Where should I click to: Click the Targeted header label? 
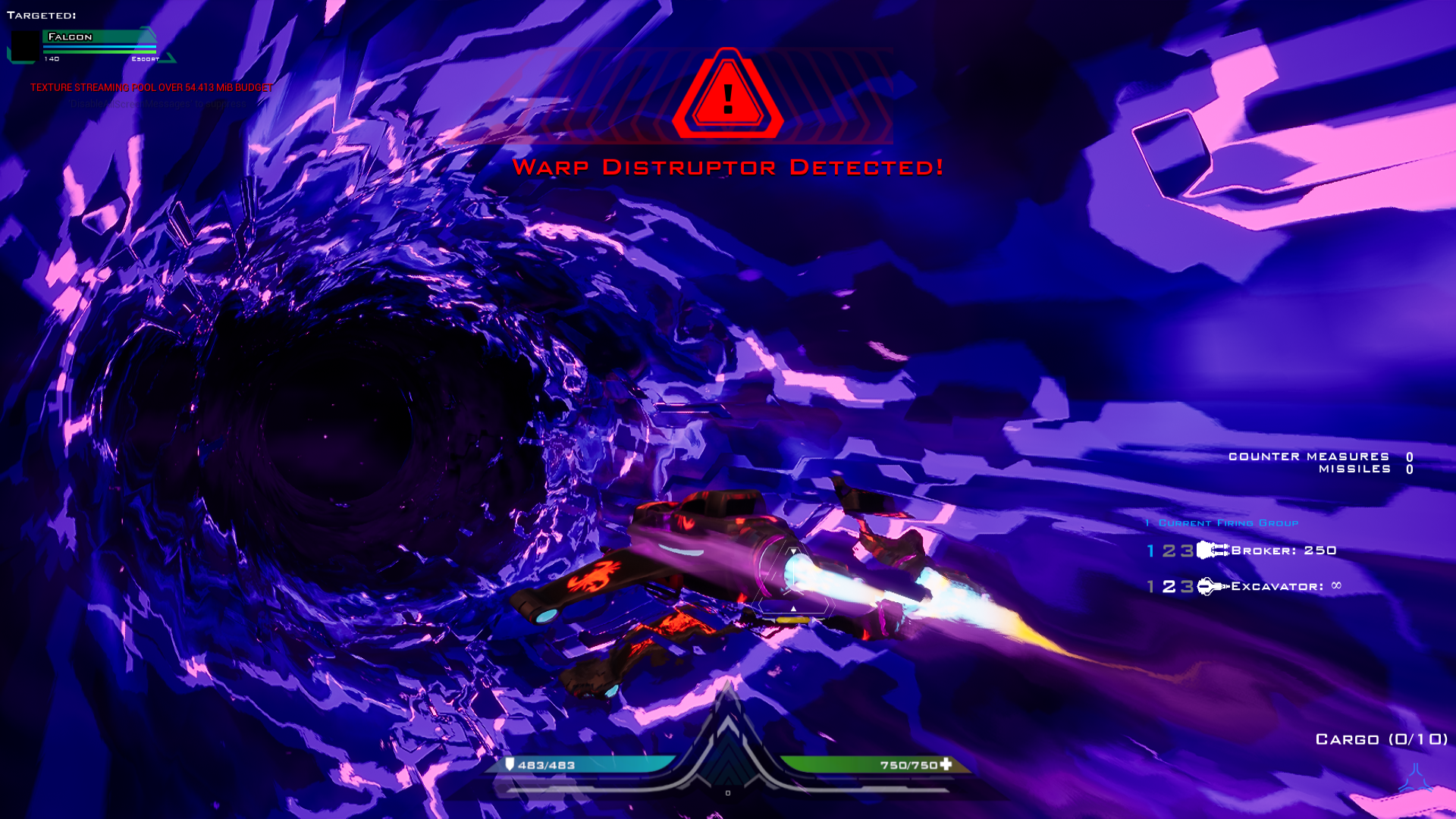pos(42,14)
